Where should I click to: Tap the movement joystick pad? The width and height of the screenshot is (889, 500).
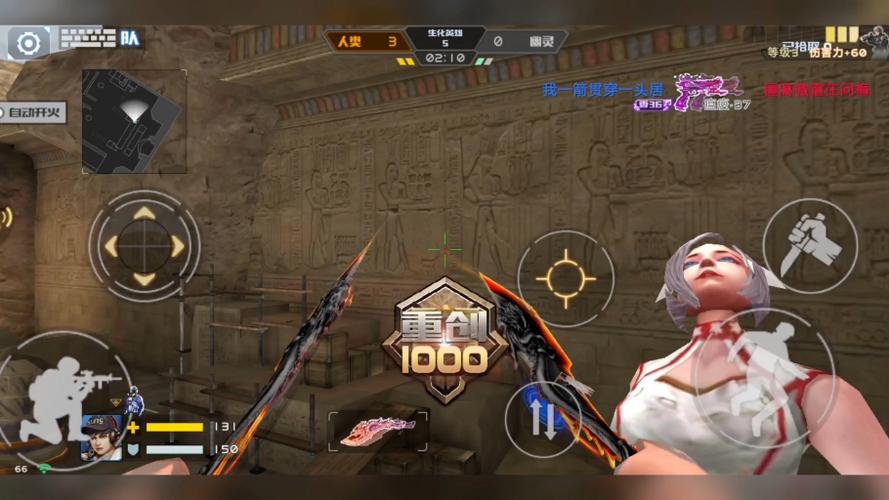point(144,244)
